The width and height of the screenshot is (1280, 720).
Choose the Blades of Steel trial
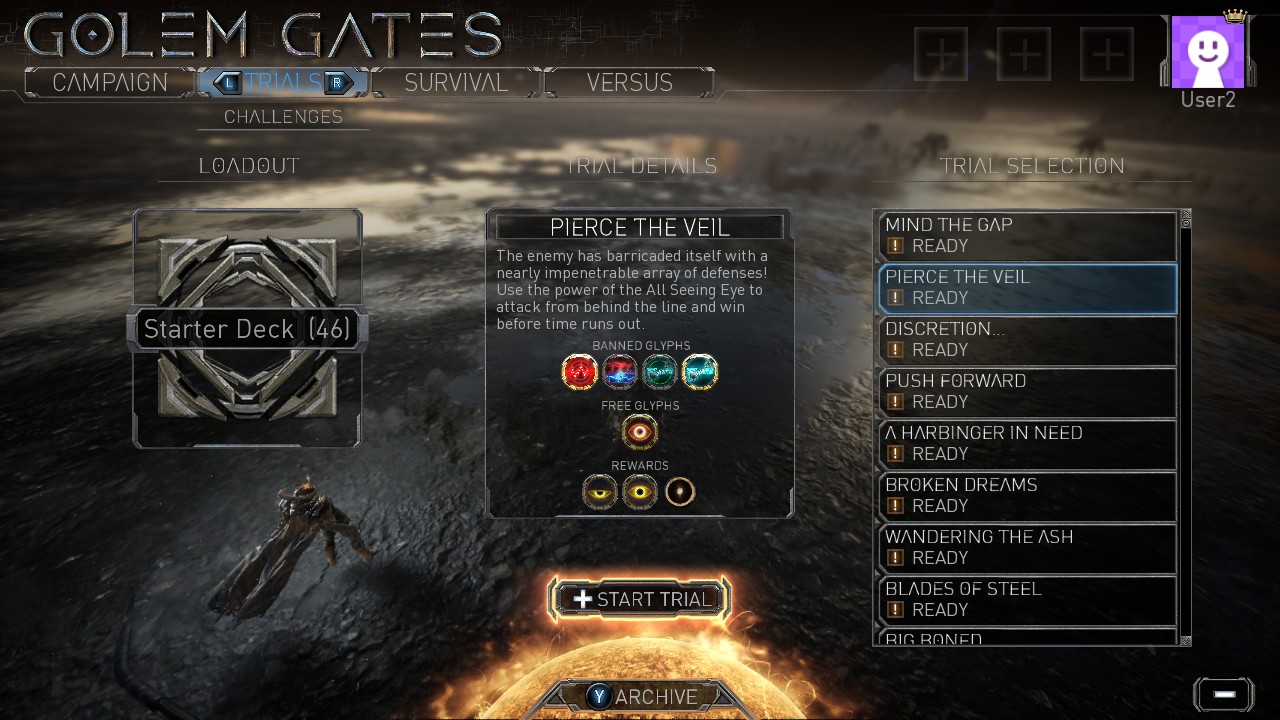(x=1027, y=599)
